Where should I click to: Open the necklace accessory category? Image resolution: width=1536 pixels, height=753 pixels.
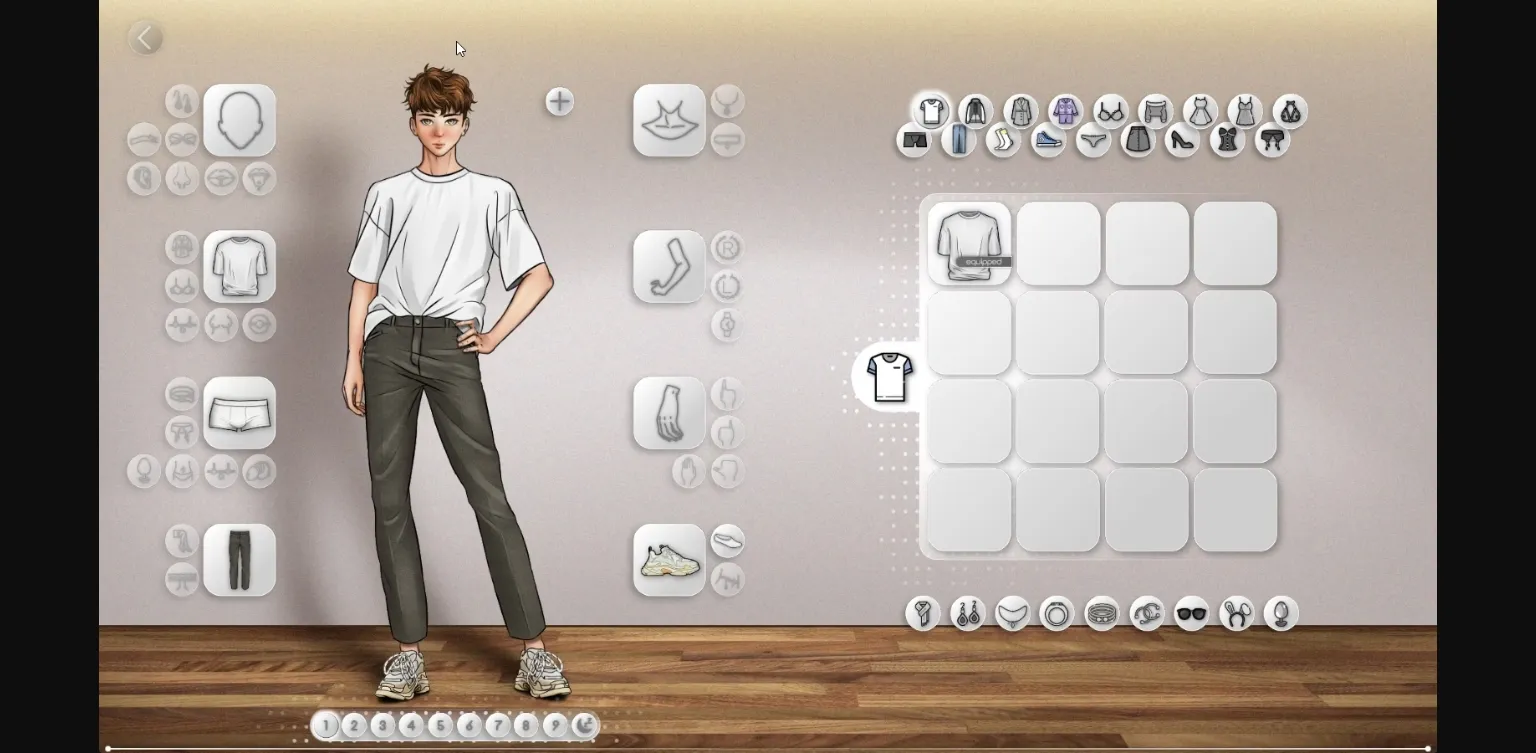[1012, 614]
